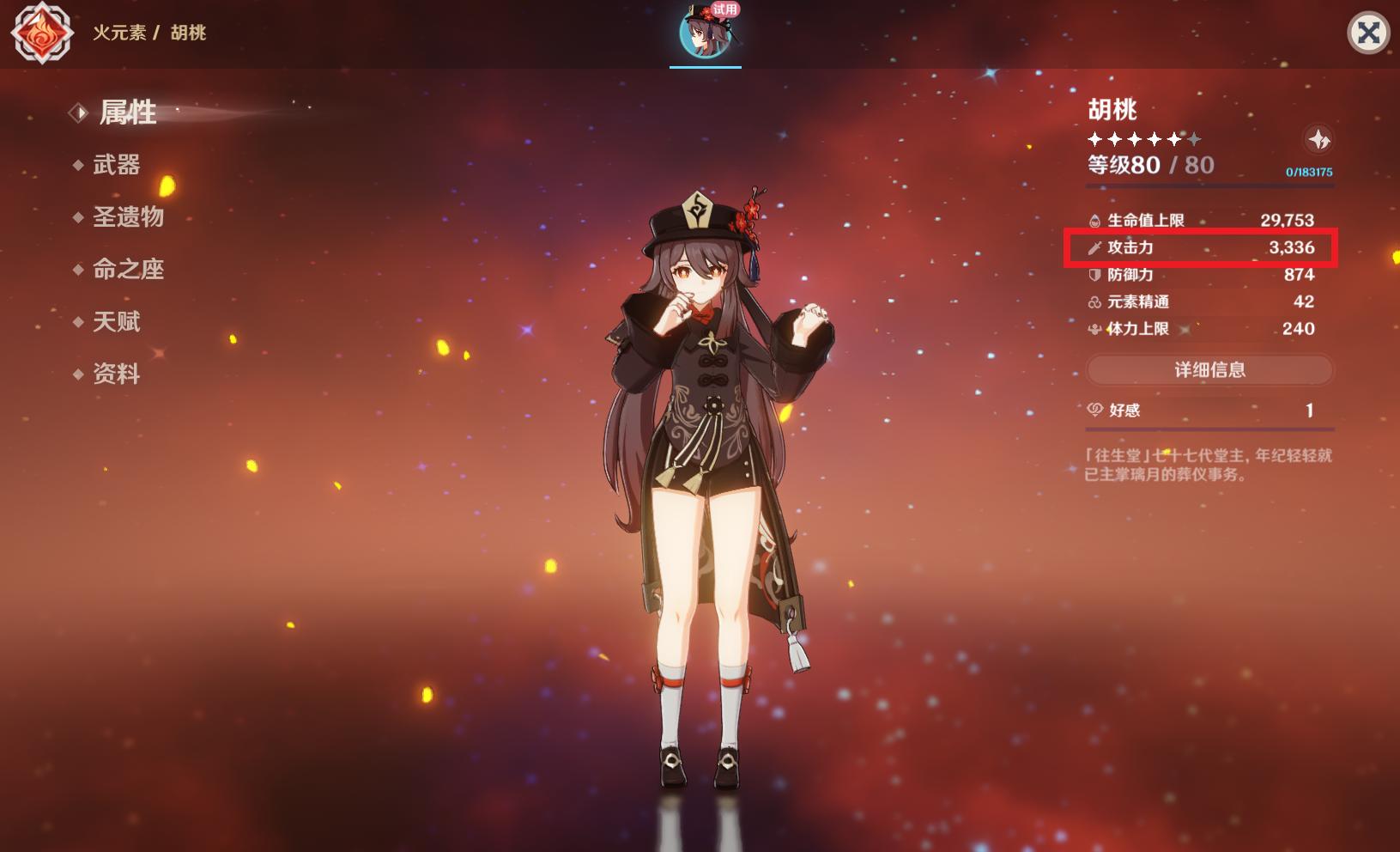Image resolution: width=1400 pixels, height=852 pixels.
Task: Click the 属性 (Attributes) sidebar entry
Action: point(127,113)
